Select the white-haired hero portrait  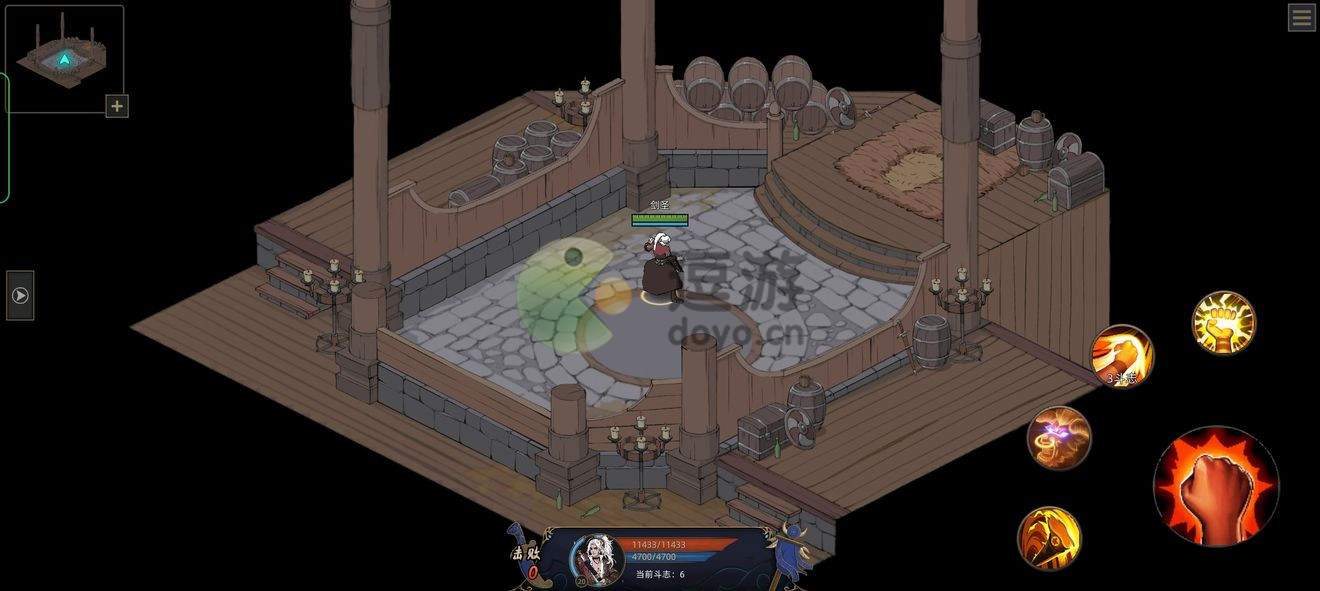pos(597,559)
